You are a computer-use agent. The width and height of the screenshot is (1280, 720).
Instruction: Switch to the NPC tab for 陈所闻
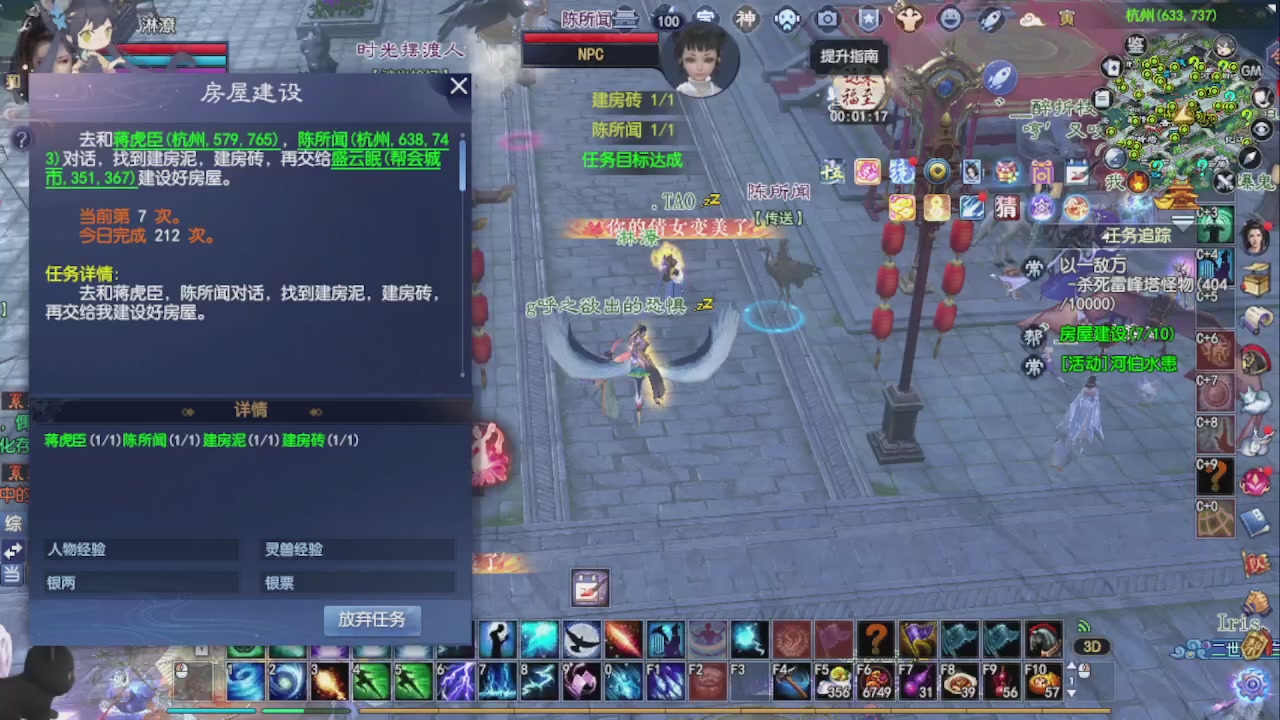(x=590, y=55)
